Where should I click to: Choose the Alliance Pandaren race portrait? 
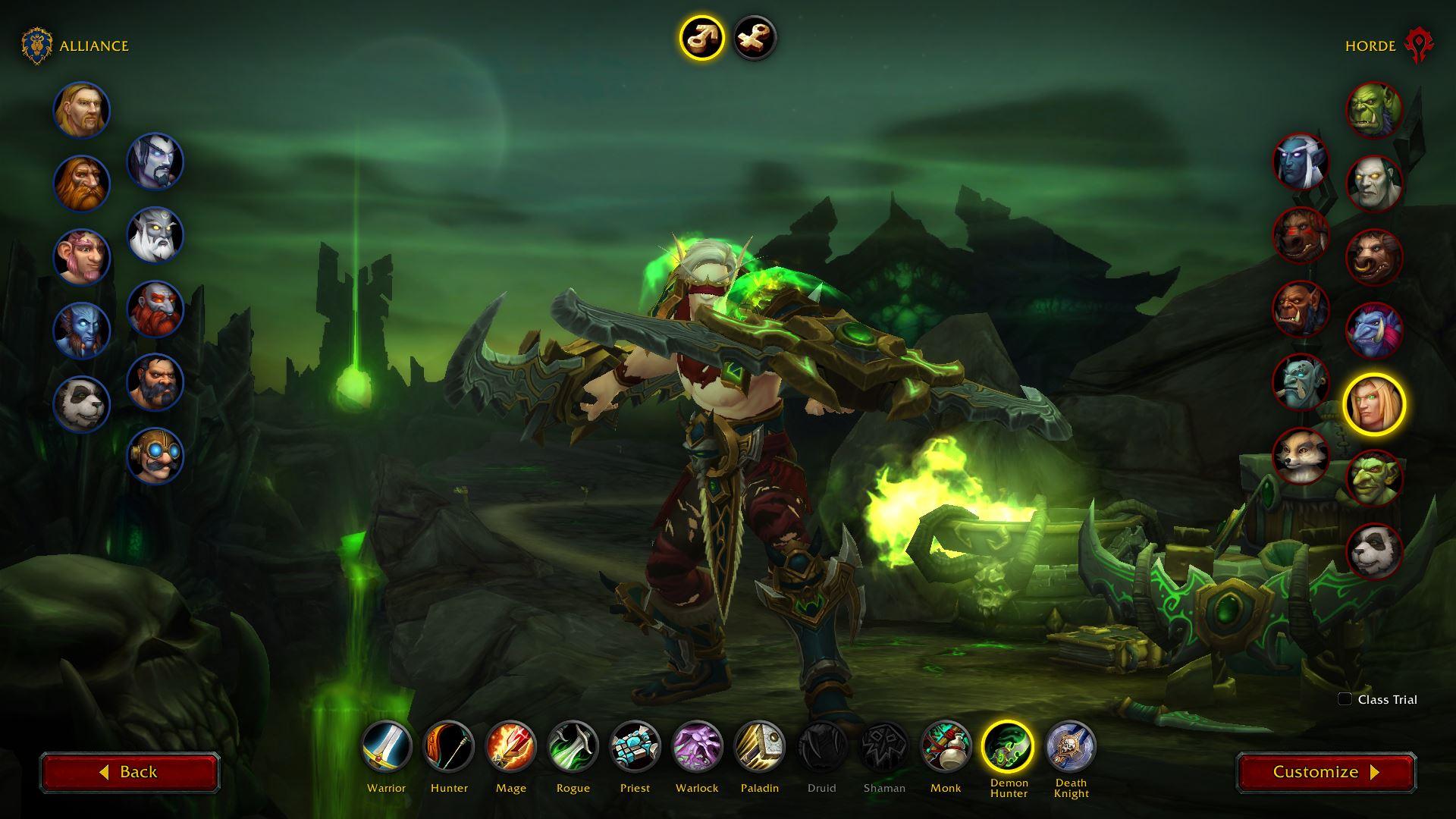click(82, 403)
